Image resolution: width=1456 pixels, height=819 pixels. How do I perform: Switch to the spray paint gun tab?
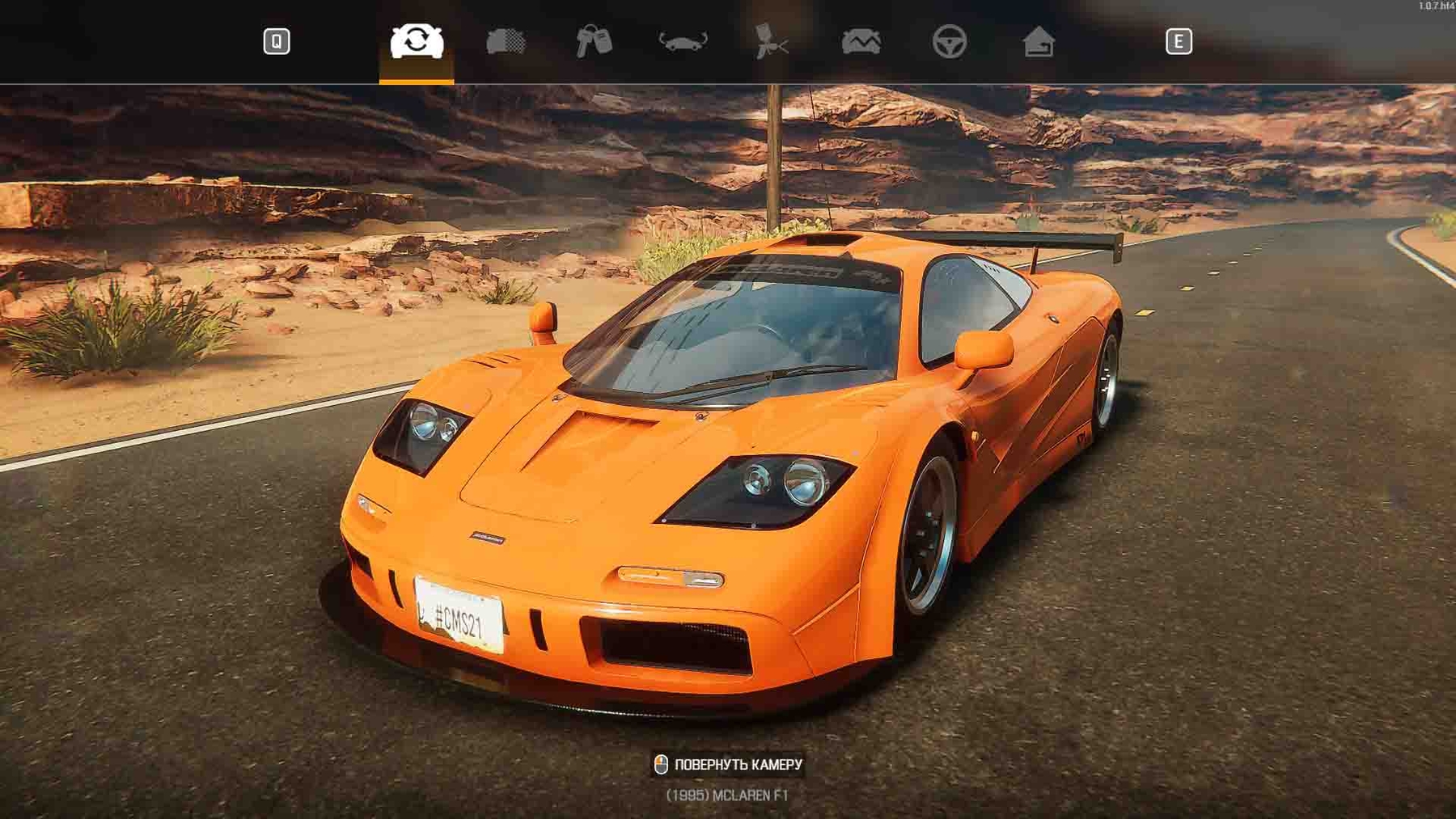771,41
